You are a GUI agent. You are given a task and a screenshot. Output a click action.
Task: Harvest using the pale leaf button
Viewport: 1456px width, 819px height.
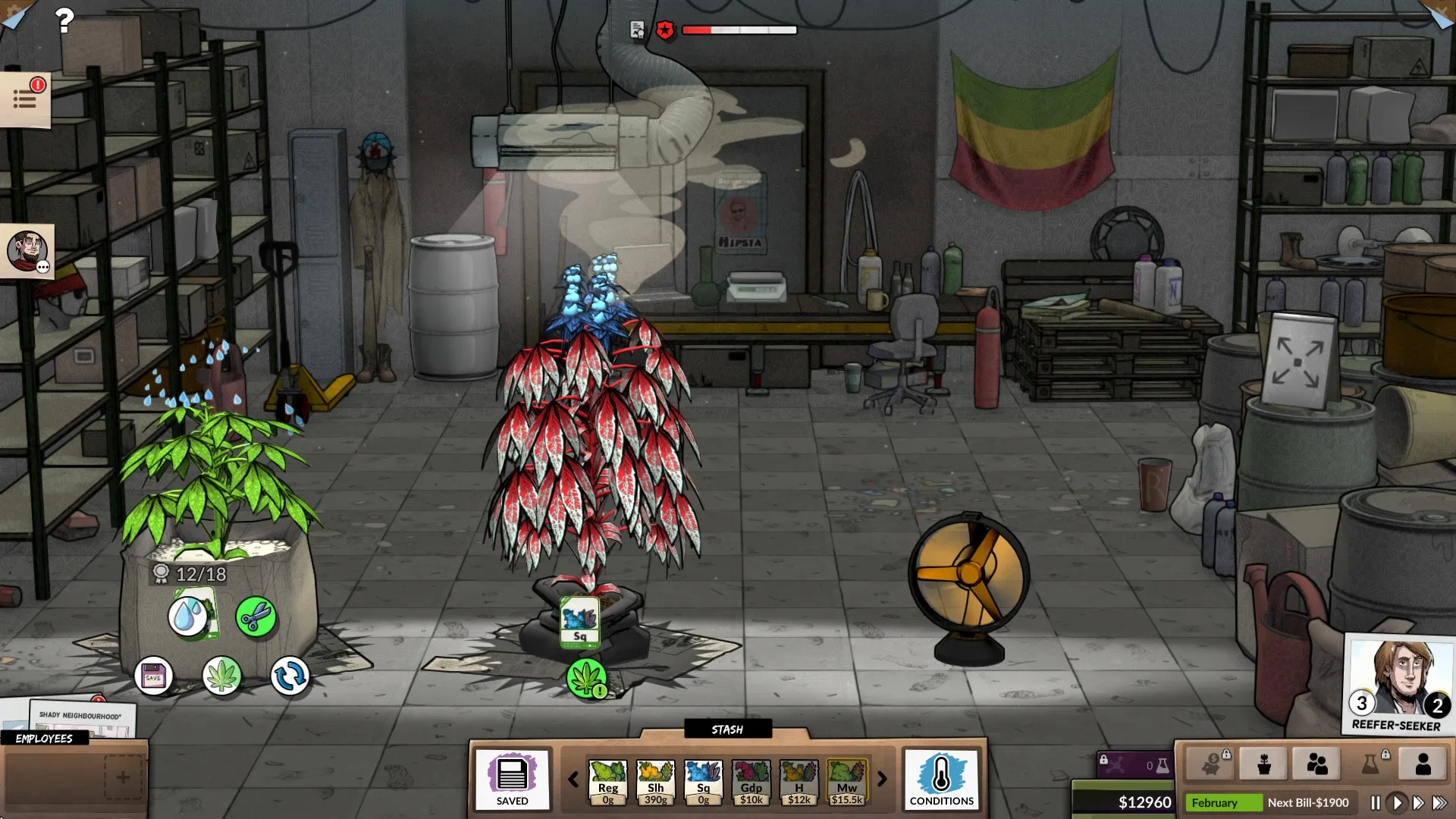click(x=222, y=676)
